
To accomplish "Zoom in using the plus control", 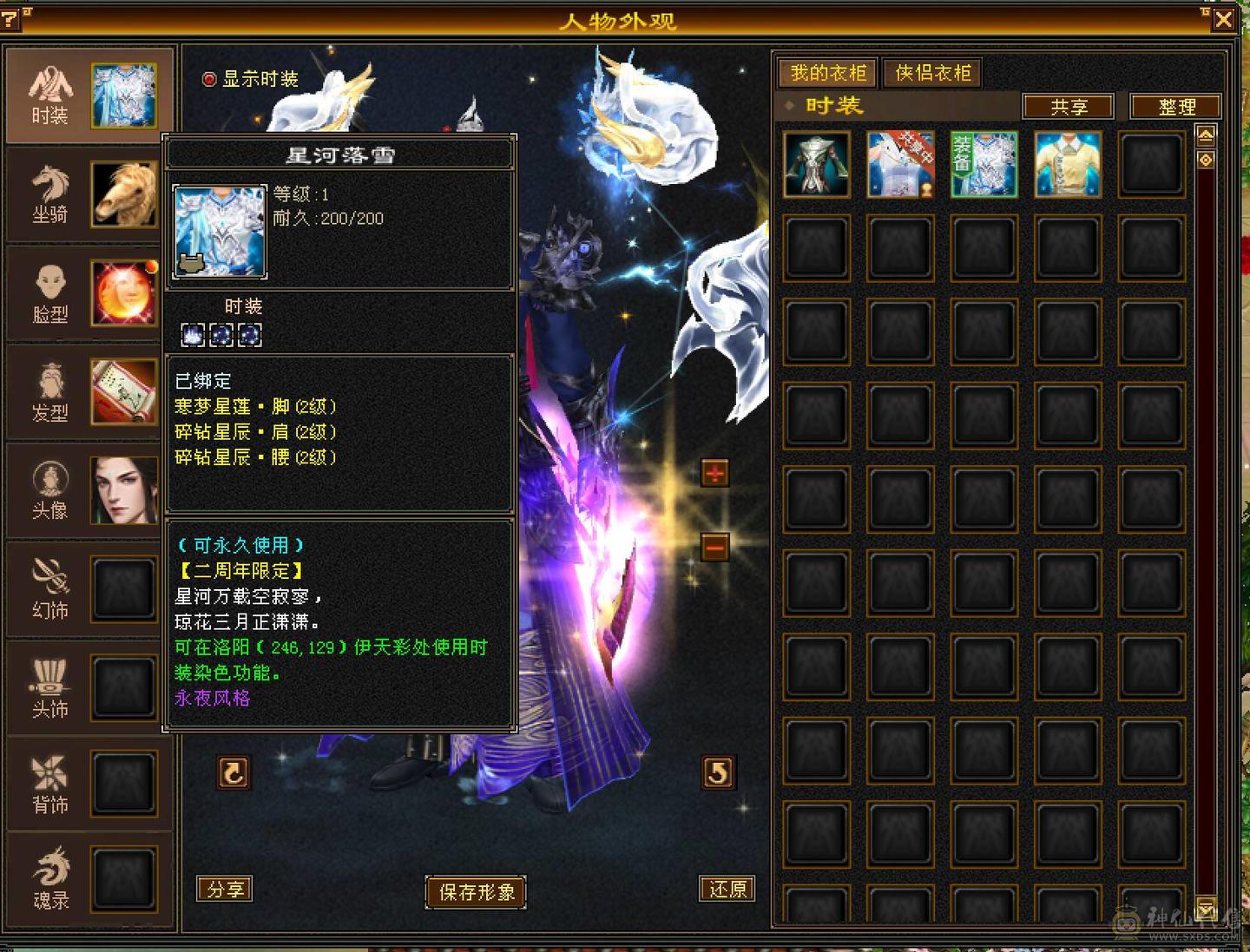I will coord(713,474).
